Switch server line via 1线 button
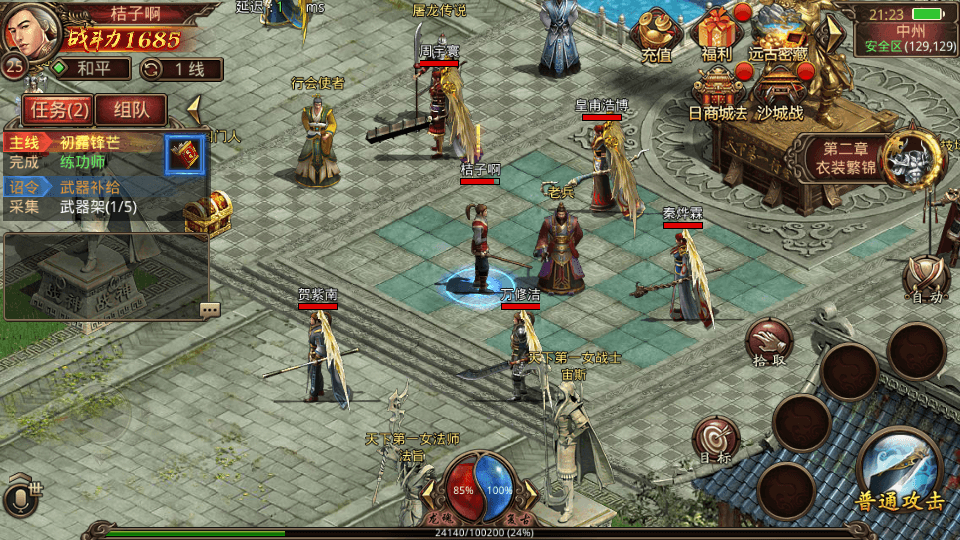The image size is (960, 540). (181, 69)
